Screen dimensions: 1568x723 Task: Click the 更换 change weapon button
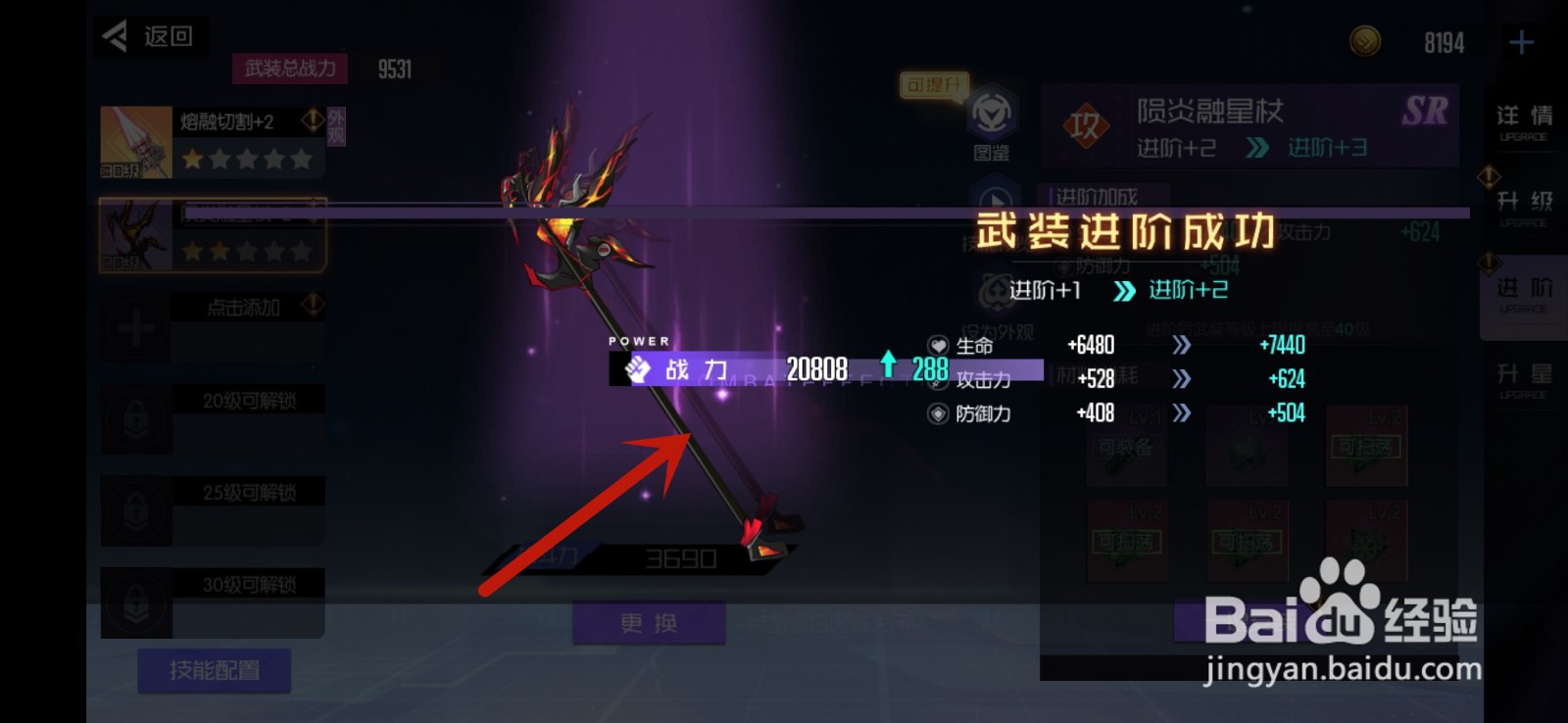pyautogui.click(x=650, y=623)
